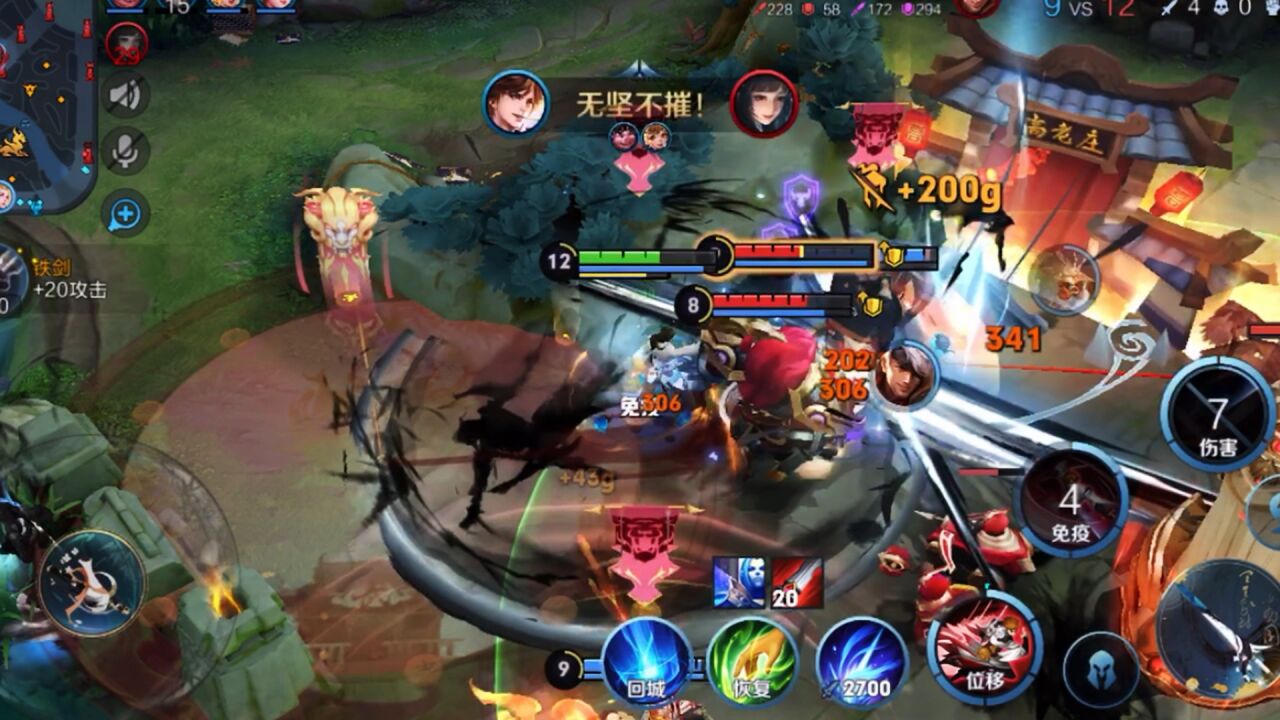The width and height of the screenshot is (1280, 720).
Task: Activate the blue skill showing 2700
Action: point(861,662)
